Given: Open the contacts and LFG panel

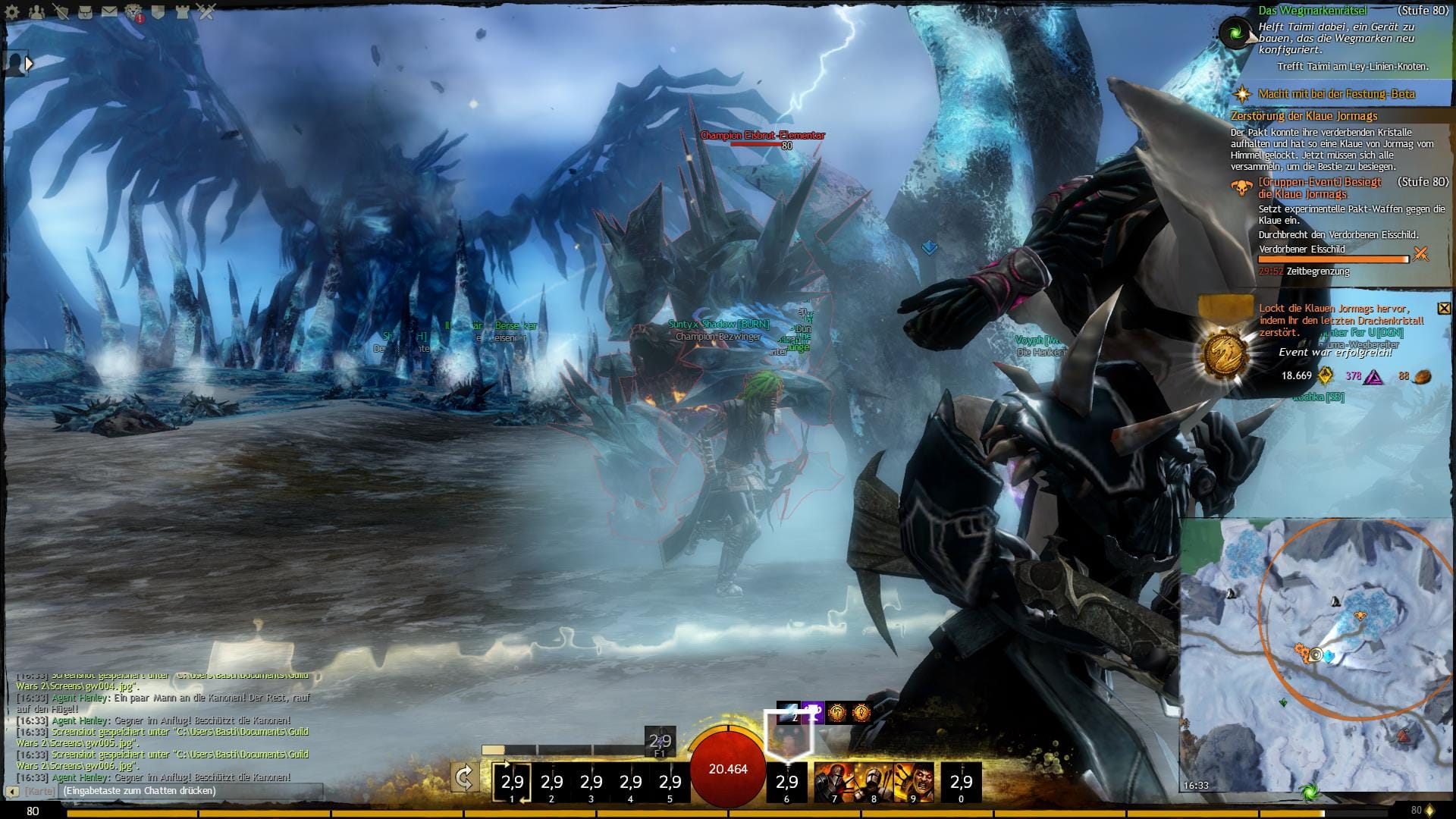Looking at the screenshot, I should coord(37,11).
